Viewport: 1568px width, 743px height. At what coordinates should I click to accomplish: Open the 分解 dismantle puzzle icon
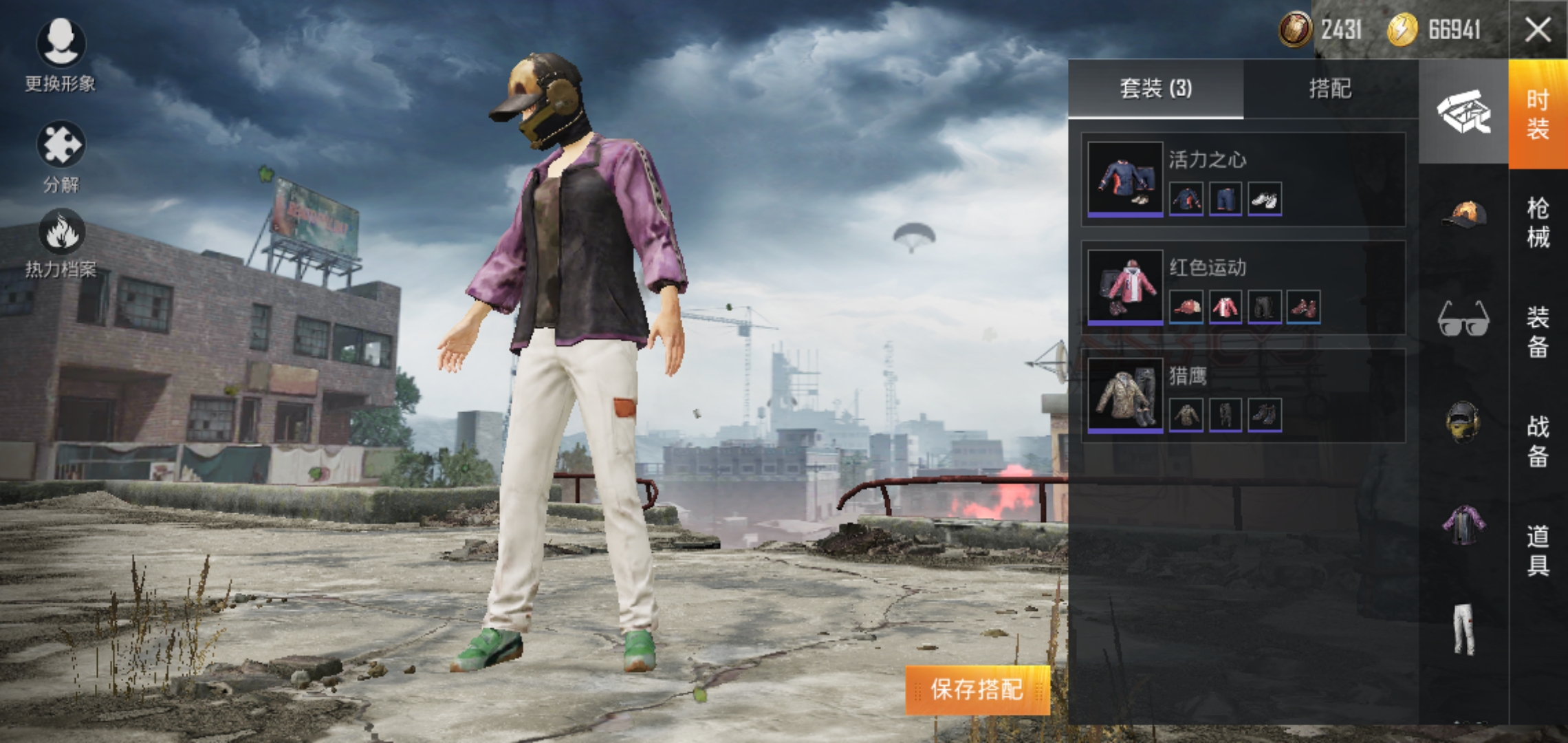[x=61, y=155]
